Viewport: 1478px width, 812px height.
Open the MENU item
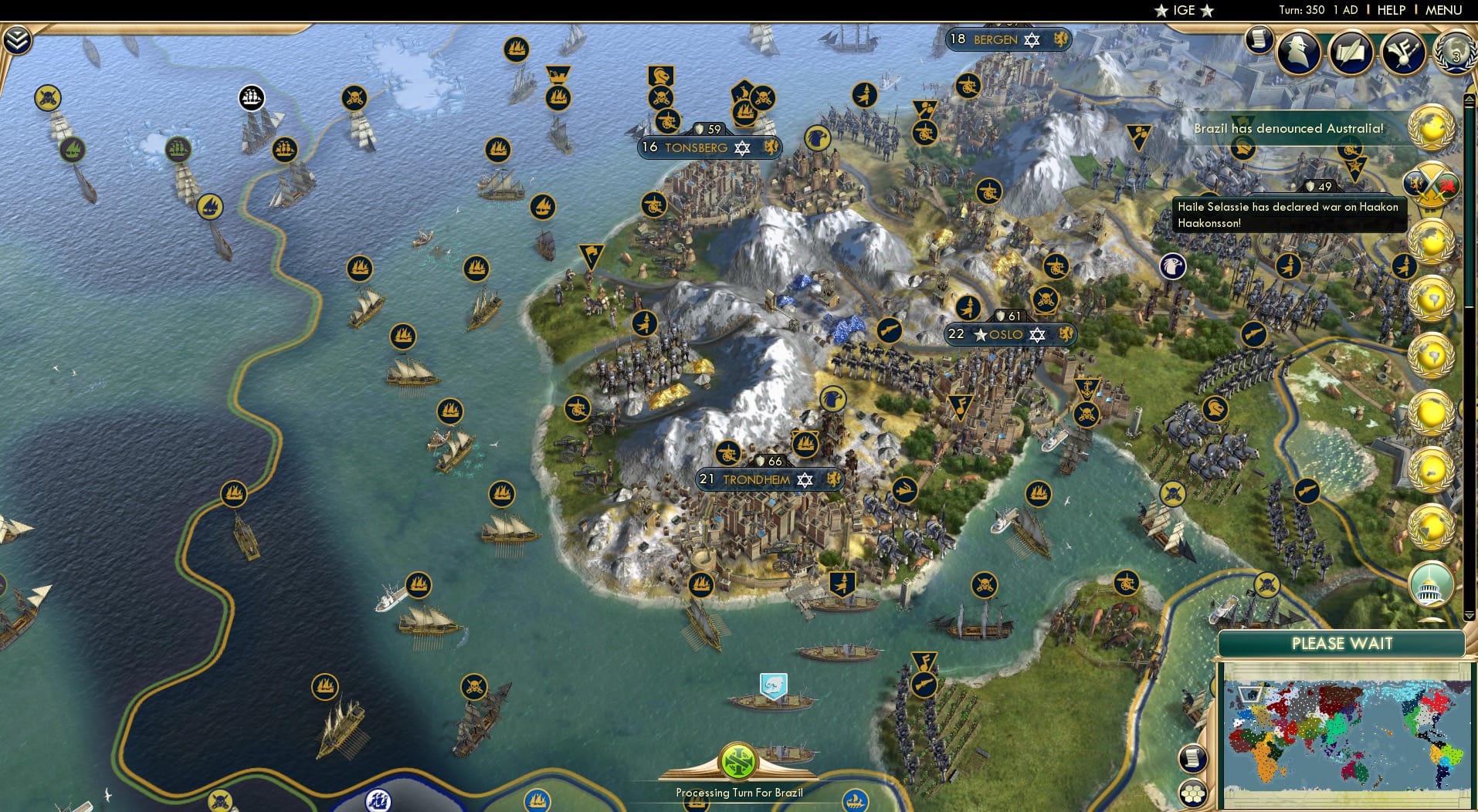pos(1442,10)
